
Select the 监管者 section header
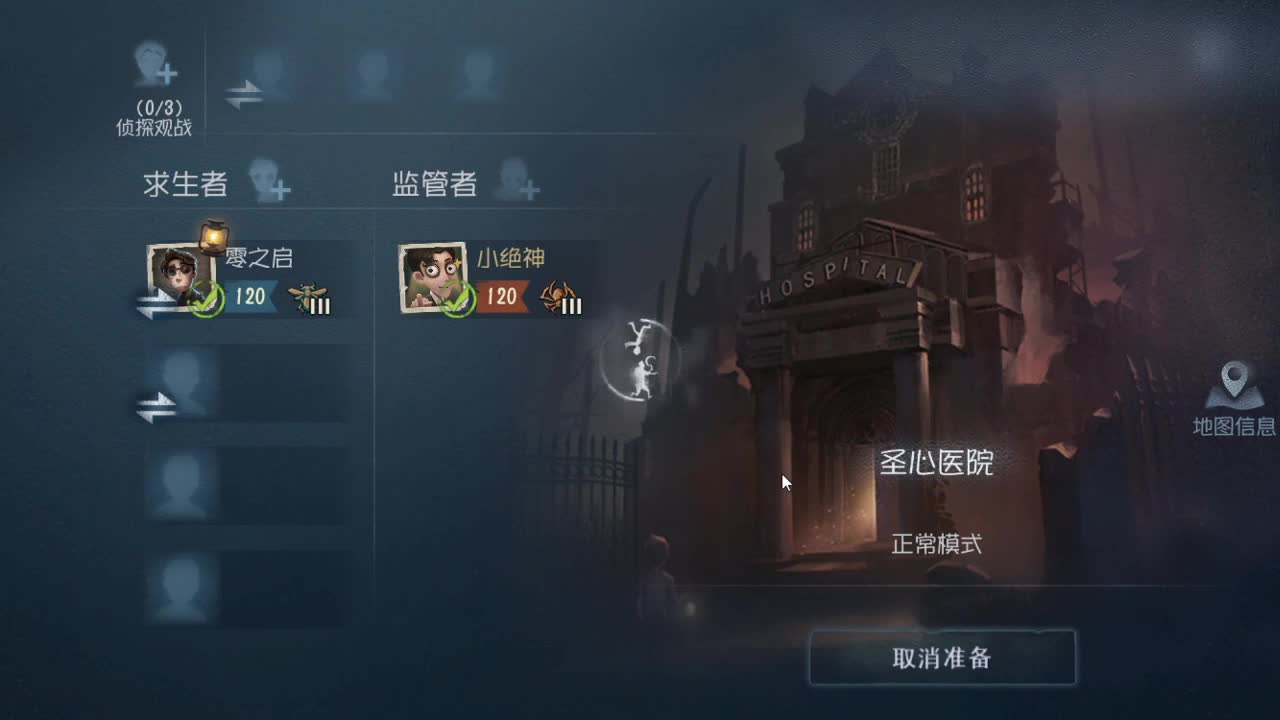[434, 184]
